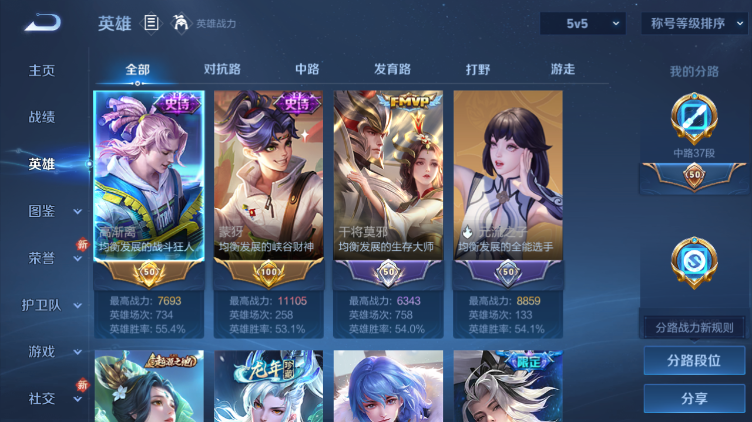Switch to the 对抗路 tab
The width and height of the screenshot is (752, 422).
(222, 69)
